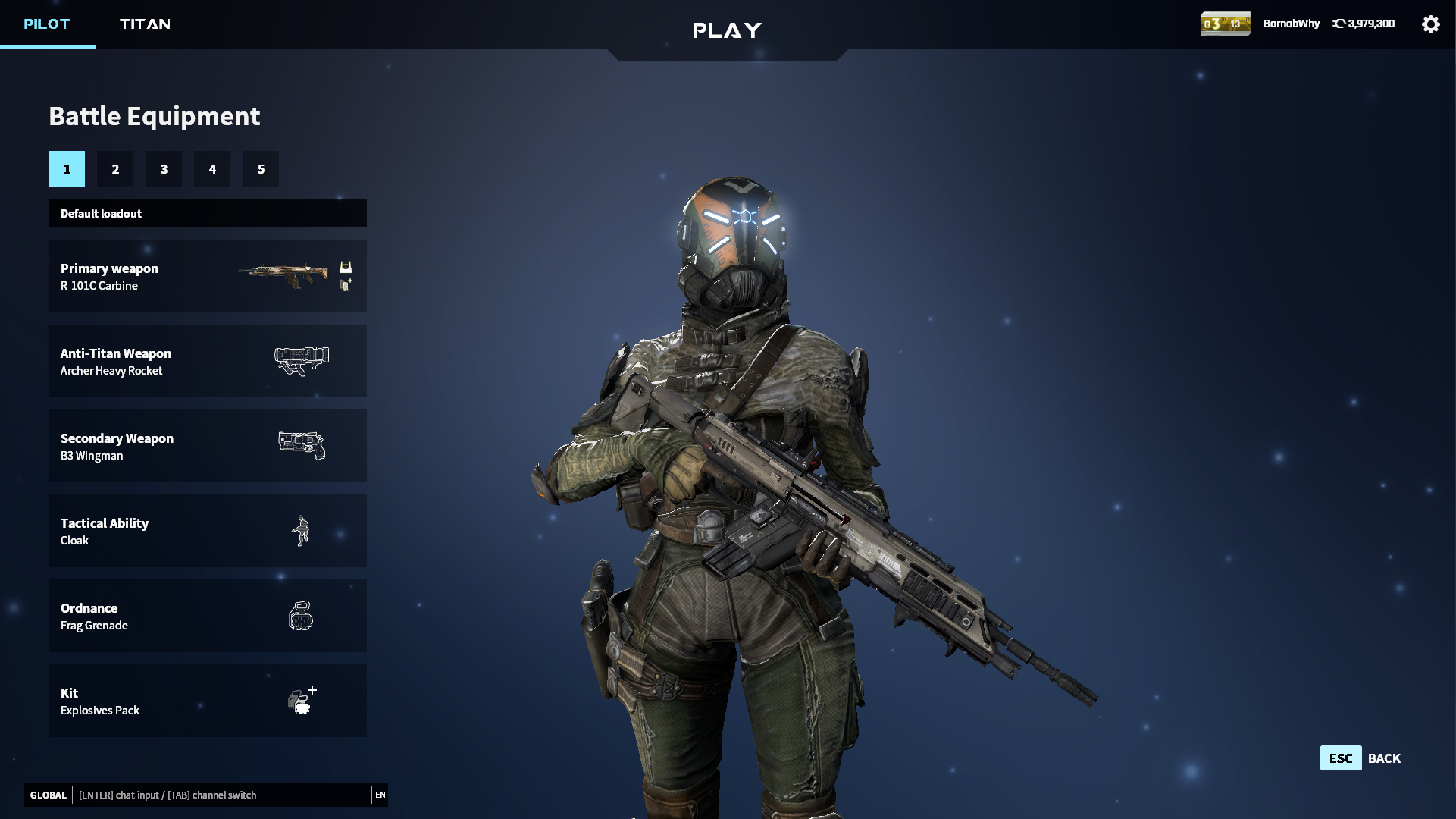Click the GLOBAL chat channel label

[x=49, y=795]
